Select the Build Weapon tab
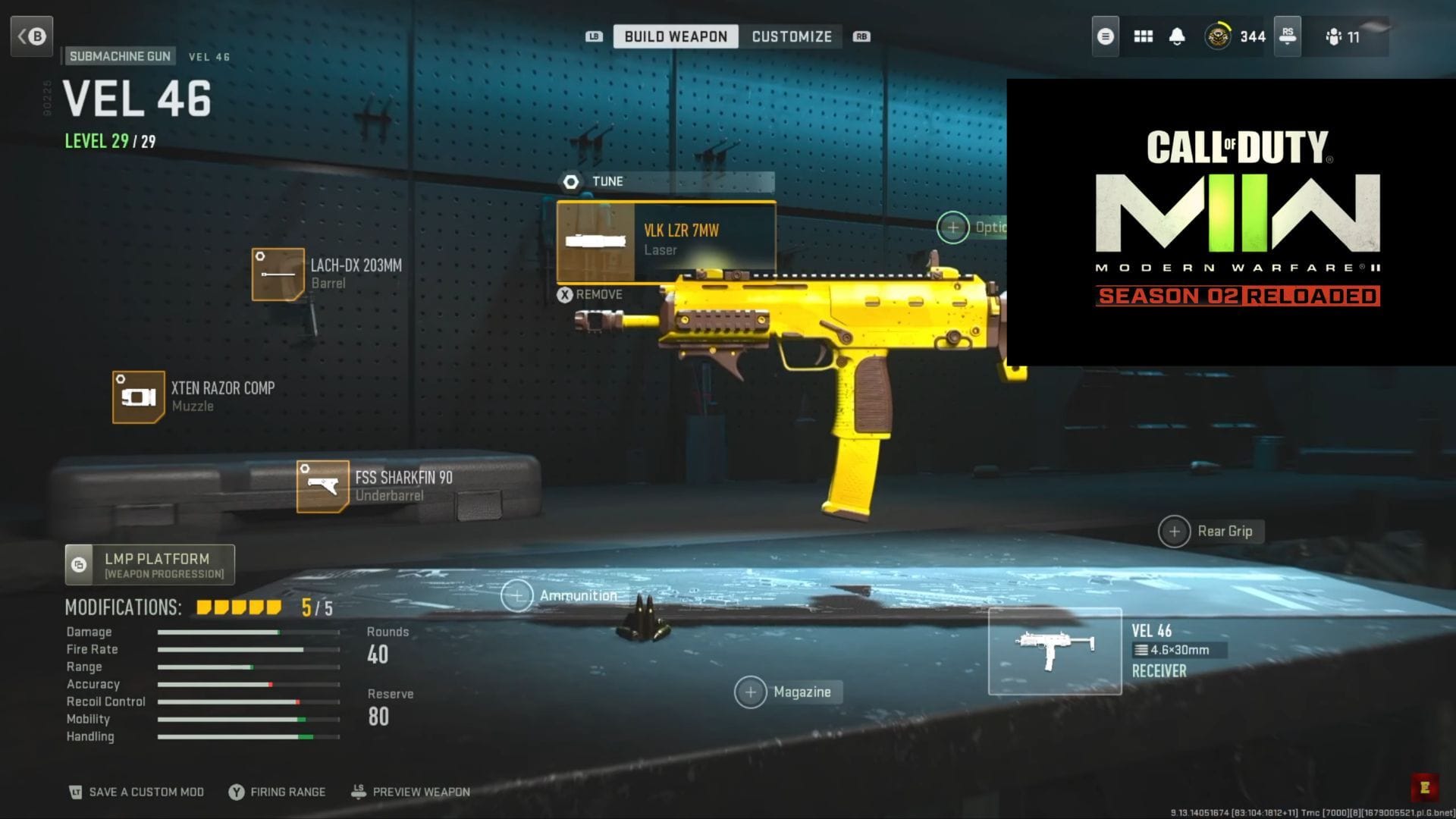 click(x=675, y=36)
